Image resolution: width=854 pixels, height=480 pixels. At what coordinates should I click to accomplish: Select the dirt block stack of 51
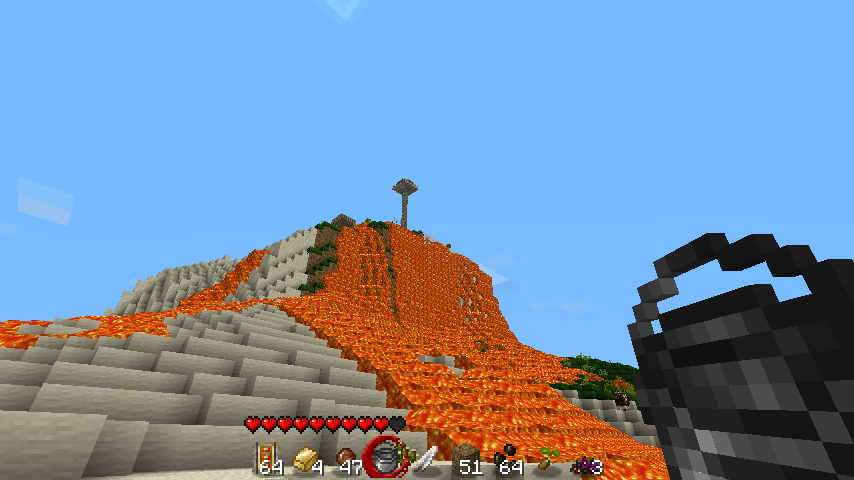(x=467, y=459)
